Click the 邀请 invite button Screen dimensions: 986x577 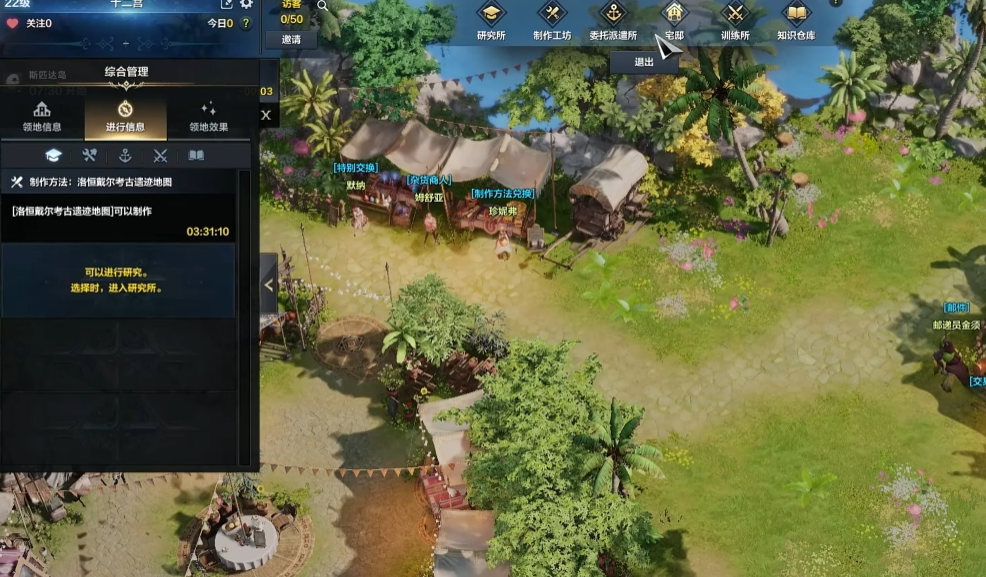pos(291,40)
